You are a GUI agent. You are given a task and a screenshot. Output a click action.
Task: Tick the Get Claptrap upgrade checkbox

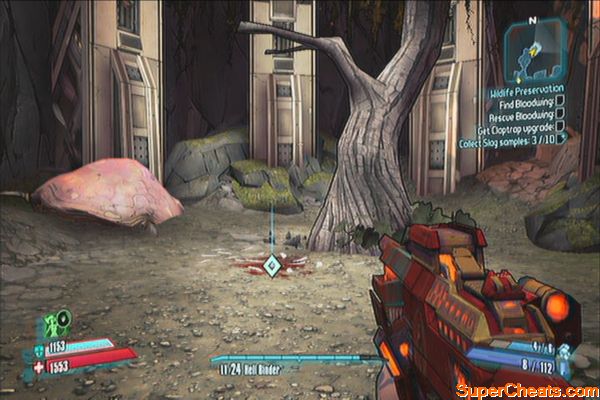pos(561,125)
